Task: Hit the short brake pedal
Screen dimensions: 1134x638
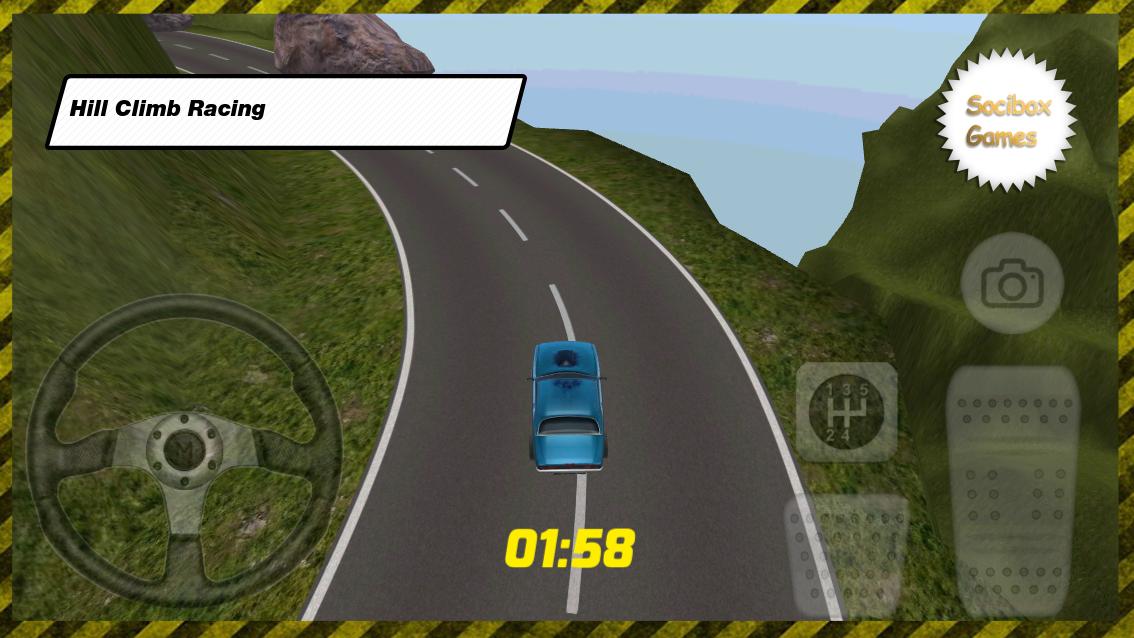Action: pos(846,556)
